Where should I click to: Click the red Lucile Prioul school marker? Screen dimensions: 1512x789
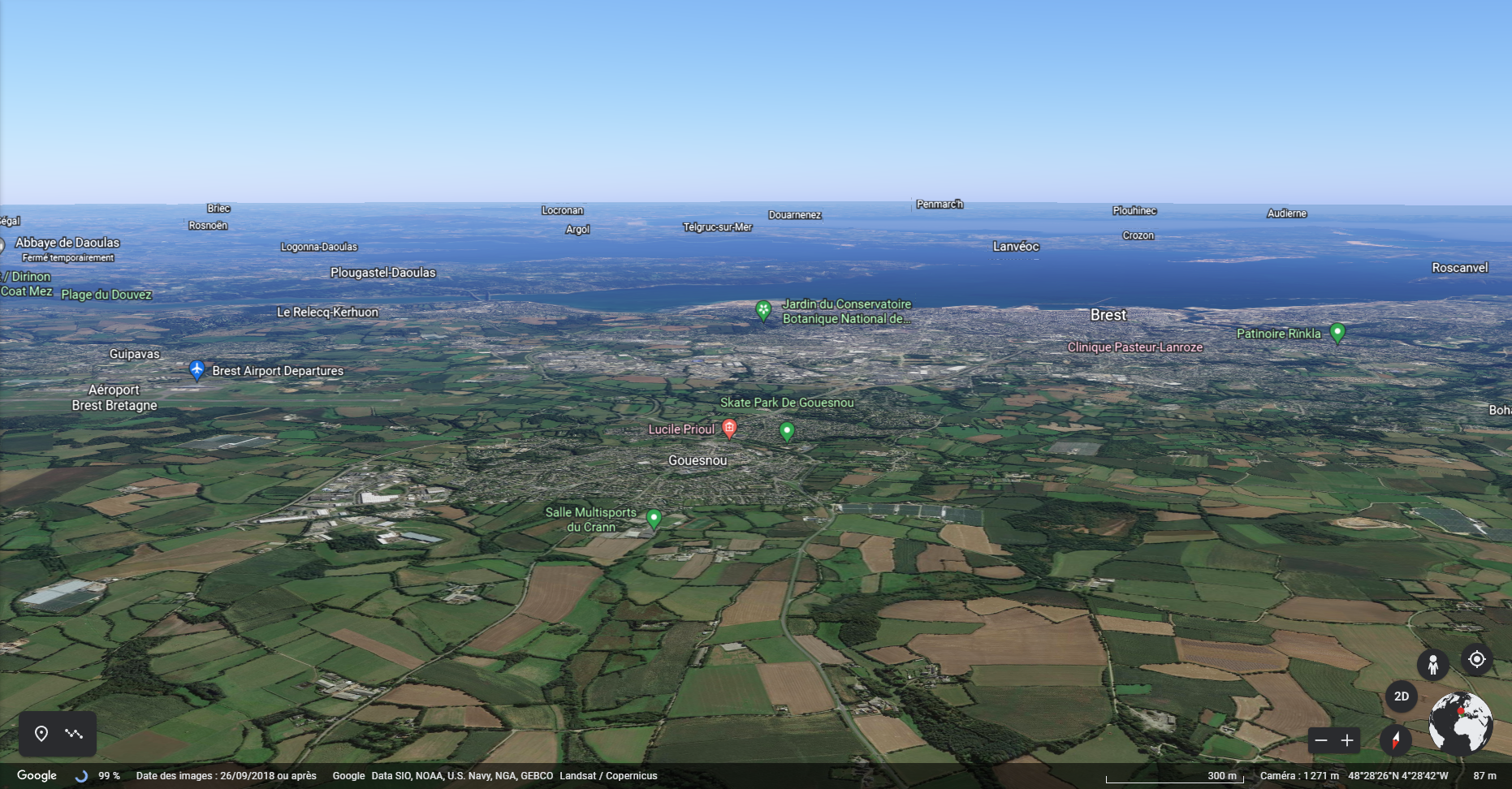728,425
